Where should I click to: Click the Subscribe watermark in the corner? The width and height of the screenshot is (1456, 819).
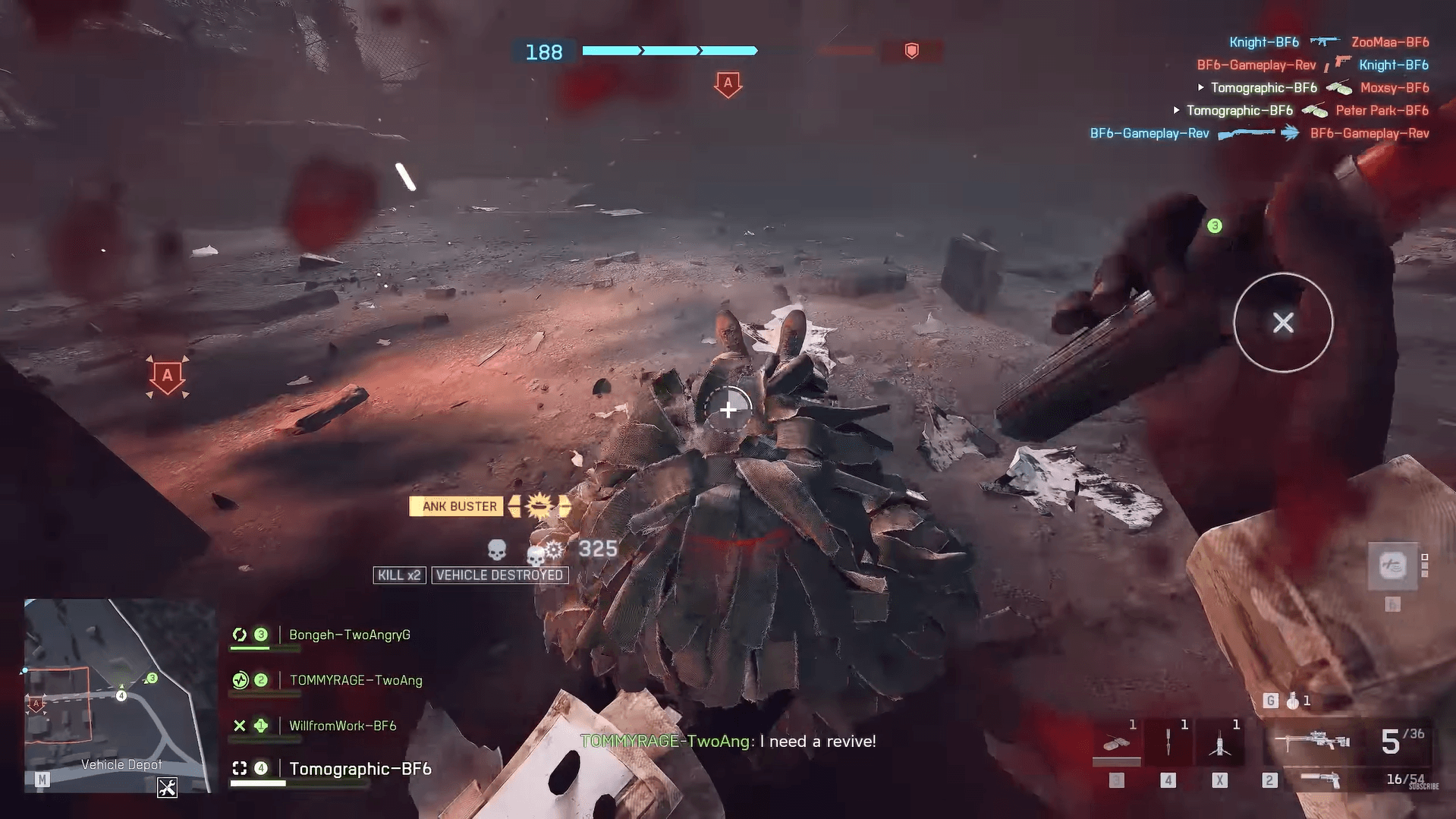point(1423,786)
